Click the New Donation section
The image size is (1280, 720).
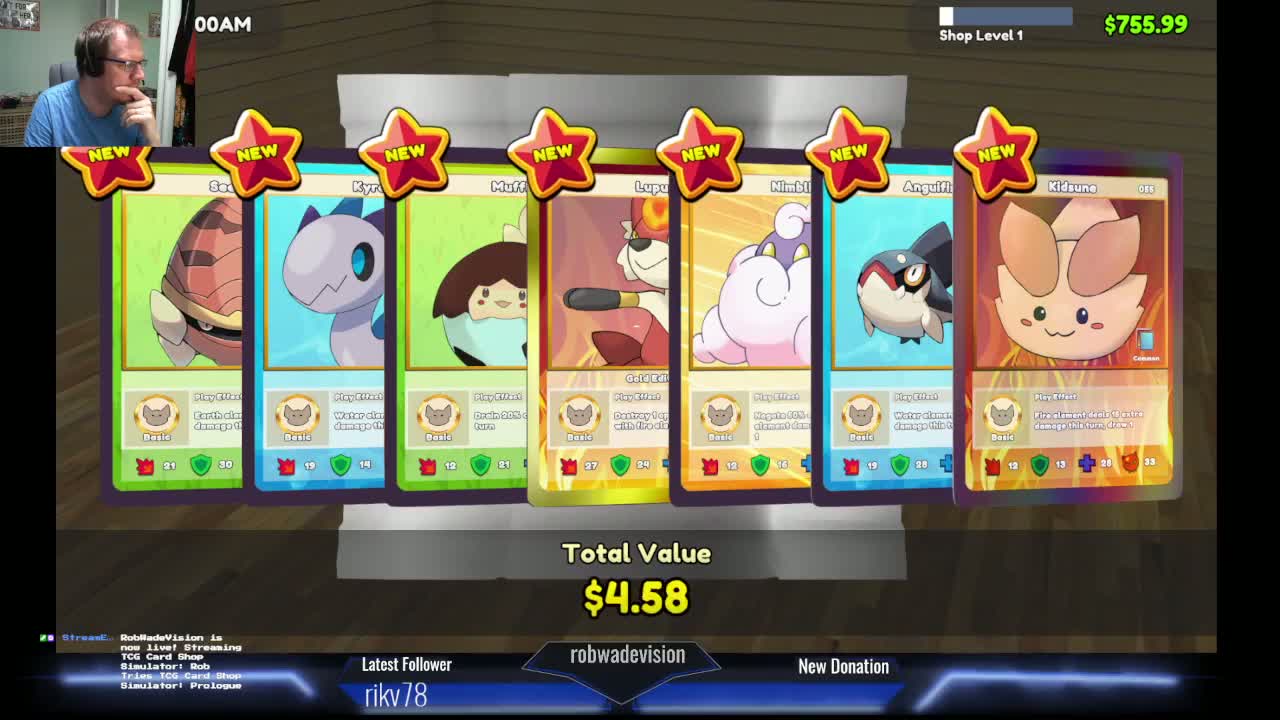pos(843,667)
